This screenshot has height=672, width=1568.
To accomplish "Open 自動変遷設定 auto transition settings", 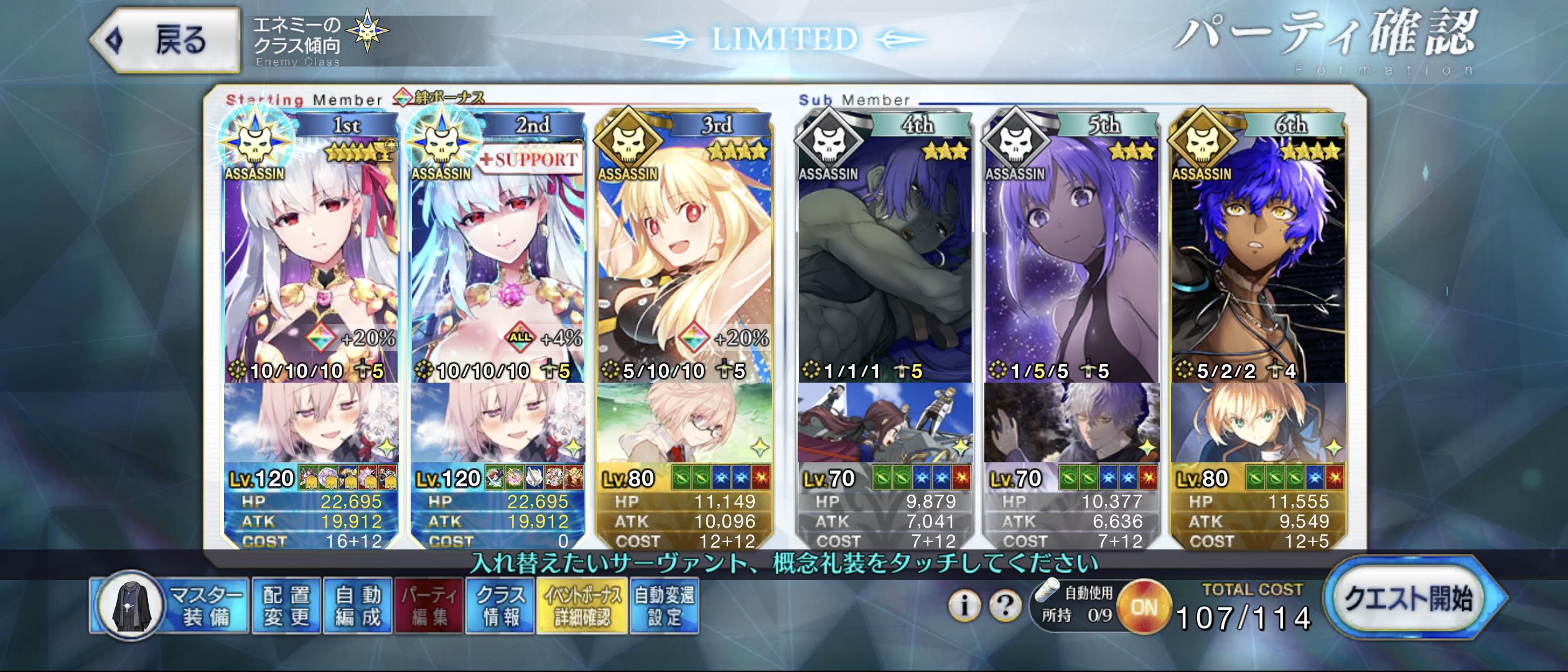I will (x=665, y=607).
